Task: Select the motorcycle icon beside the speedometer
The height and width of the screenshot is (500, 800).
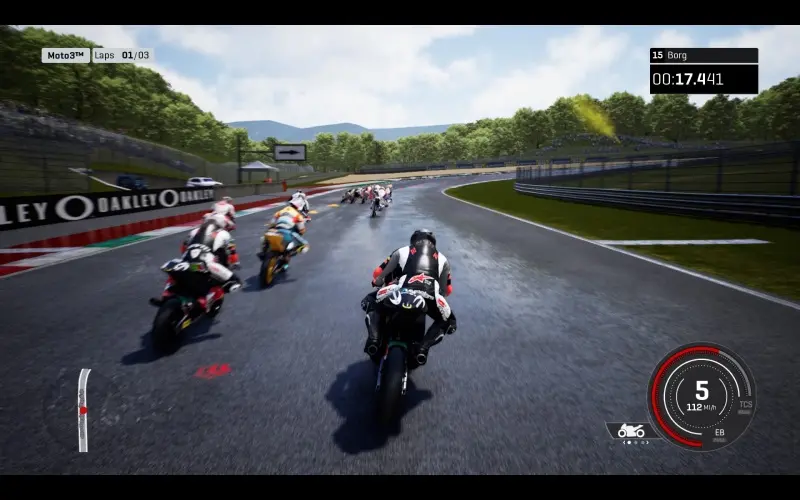Action: pyautogui.click(x=631, y=430)
